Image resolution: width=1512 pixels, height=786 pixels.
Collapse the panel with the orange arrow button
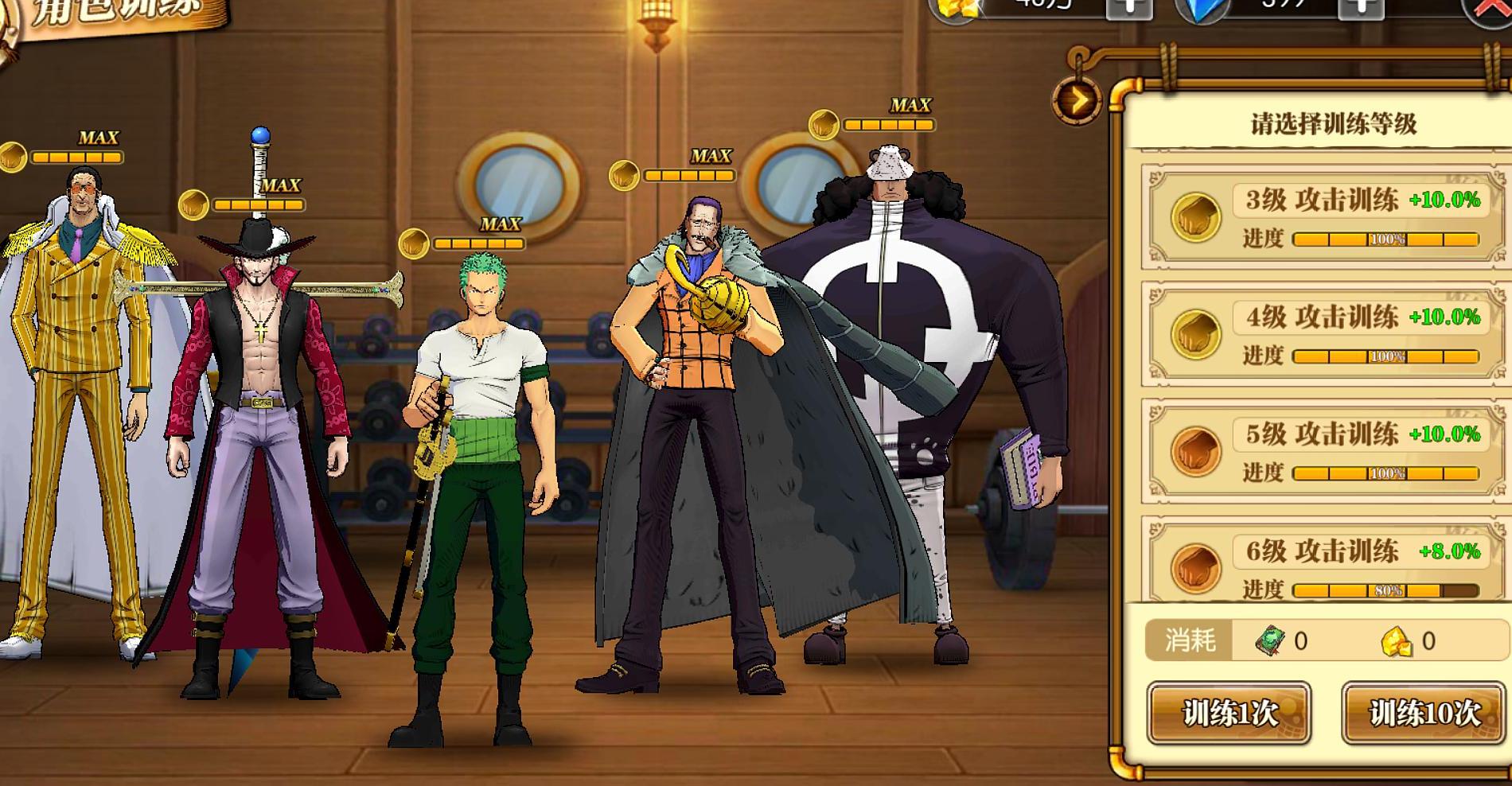(x=1077, y=101)
